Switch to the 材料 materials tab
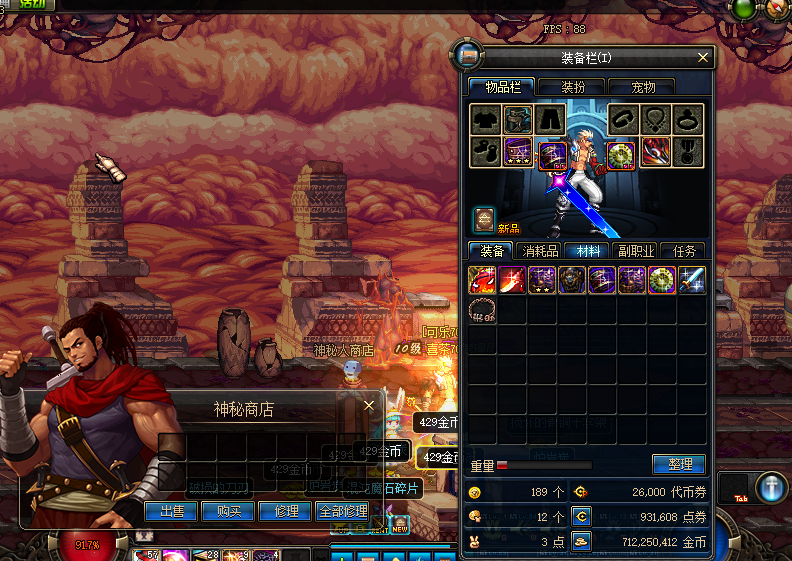792x561 pixels. (x=588, y=251)
